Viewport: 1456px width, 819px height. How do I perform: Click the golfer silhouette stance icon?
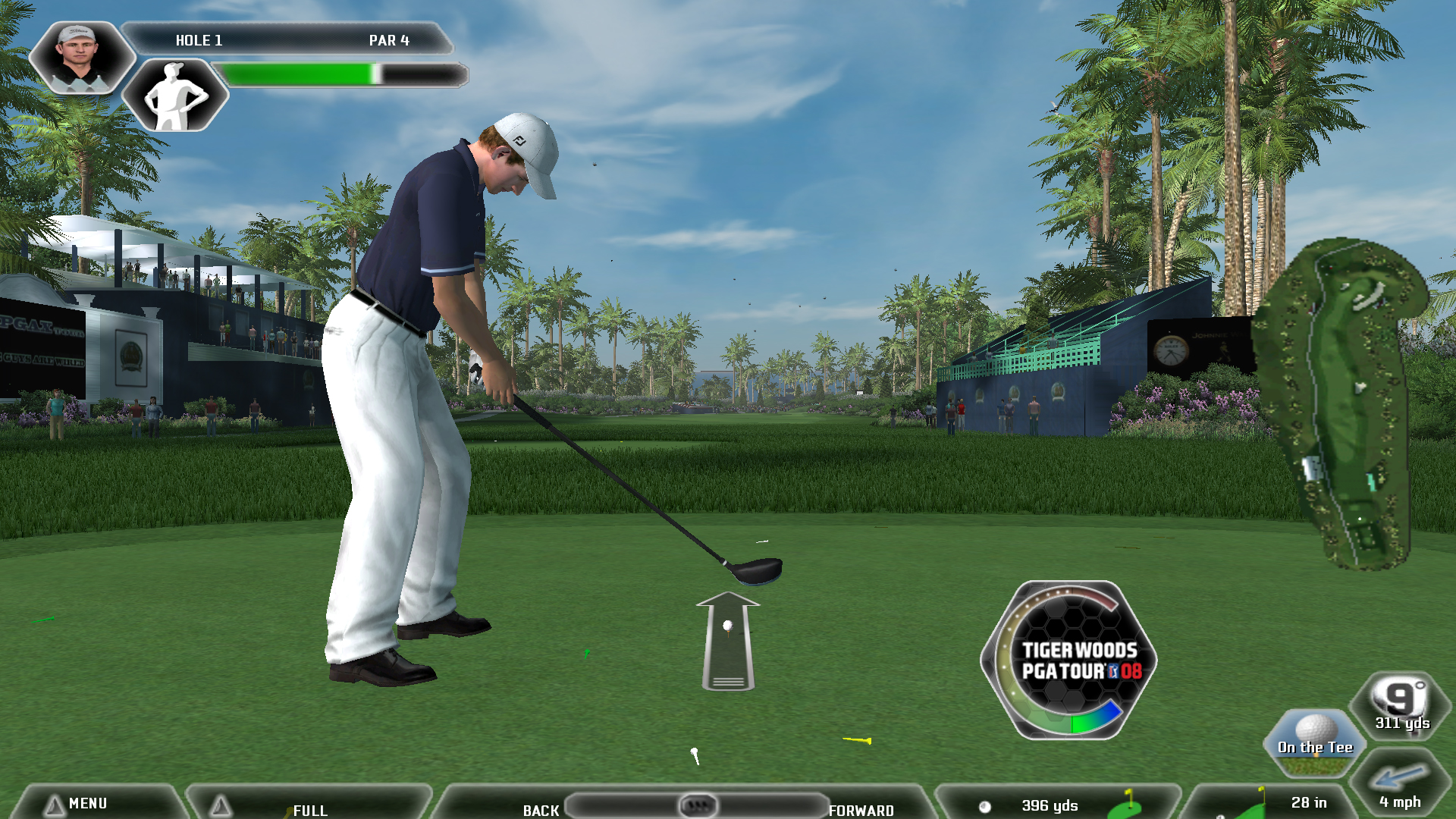coord(175,96)
